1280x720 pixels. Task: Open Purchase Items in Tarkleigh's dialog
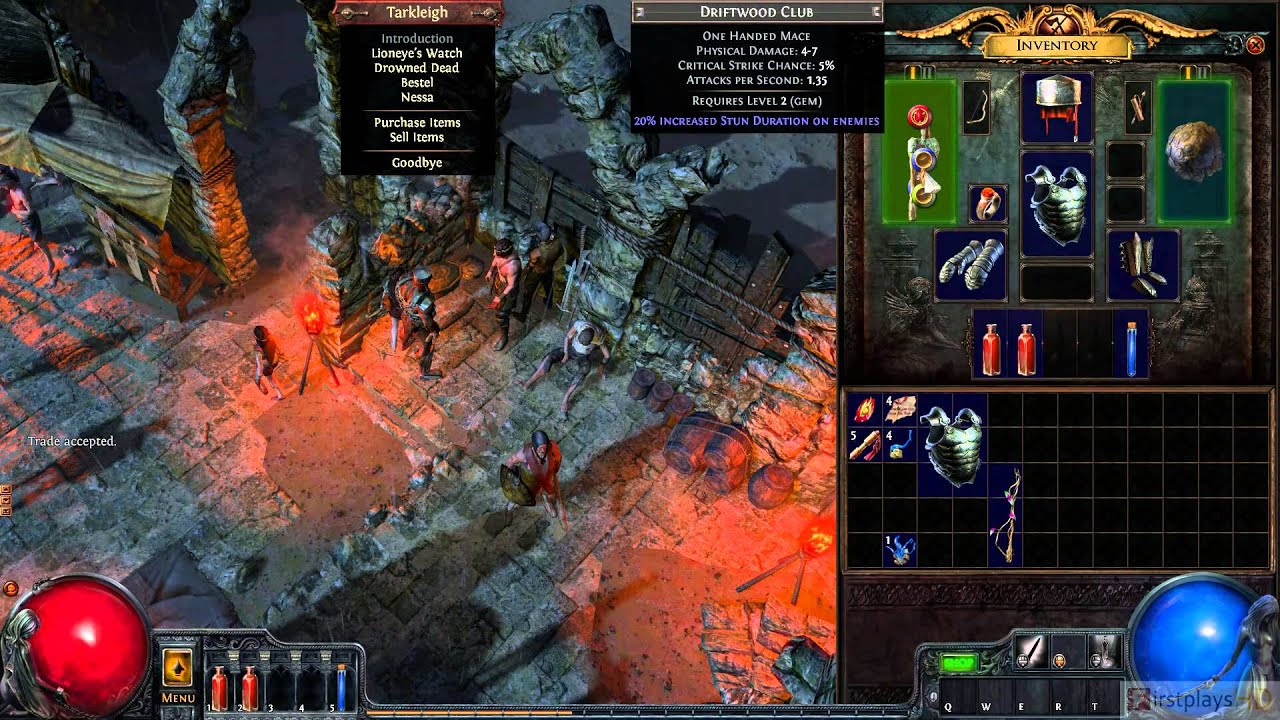point(418,122)
